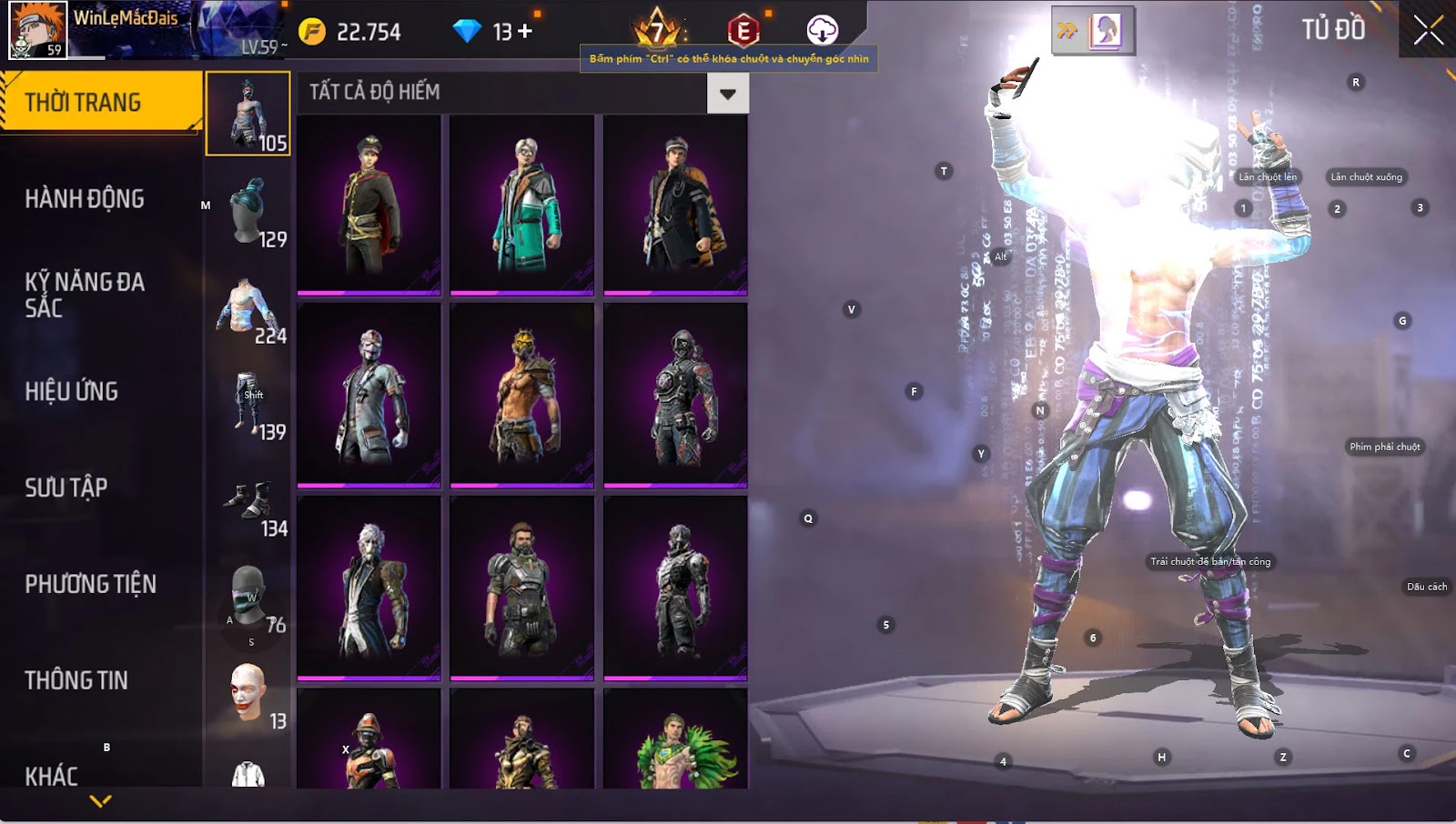Viewport: 1456px width, 824px height.
Task: Expand the sidebar with the yellow down arrow
Action: (x=101, y=801)
